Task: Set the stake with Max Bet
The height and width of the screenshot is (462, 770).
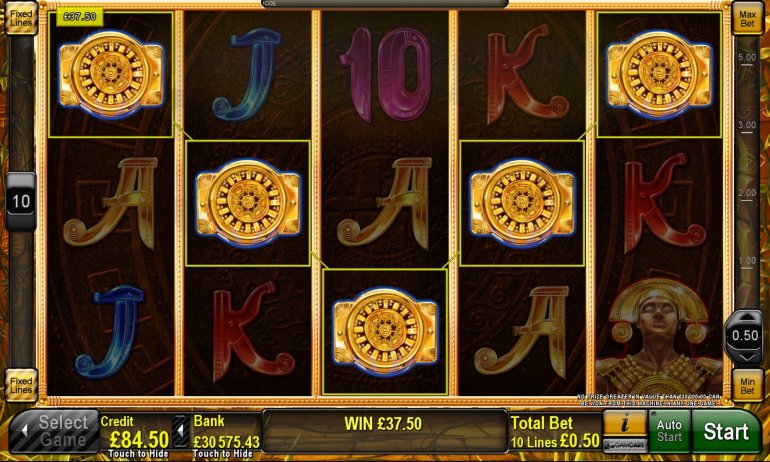Action: pos(746,18)
